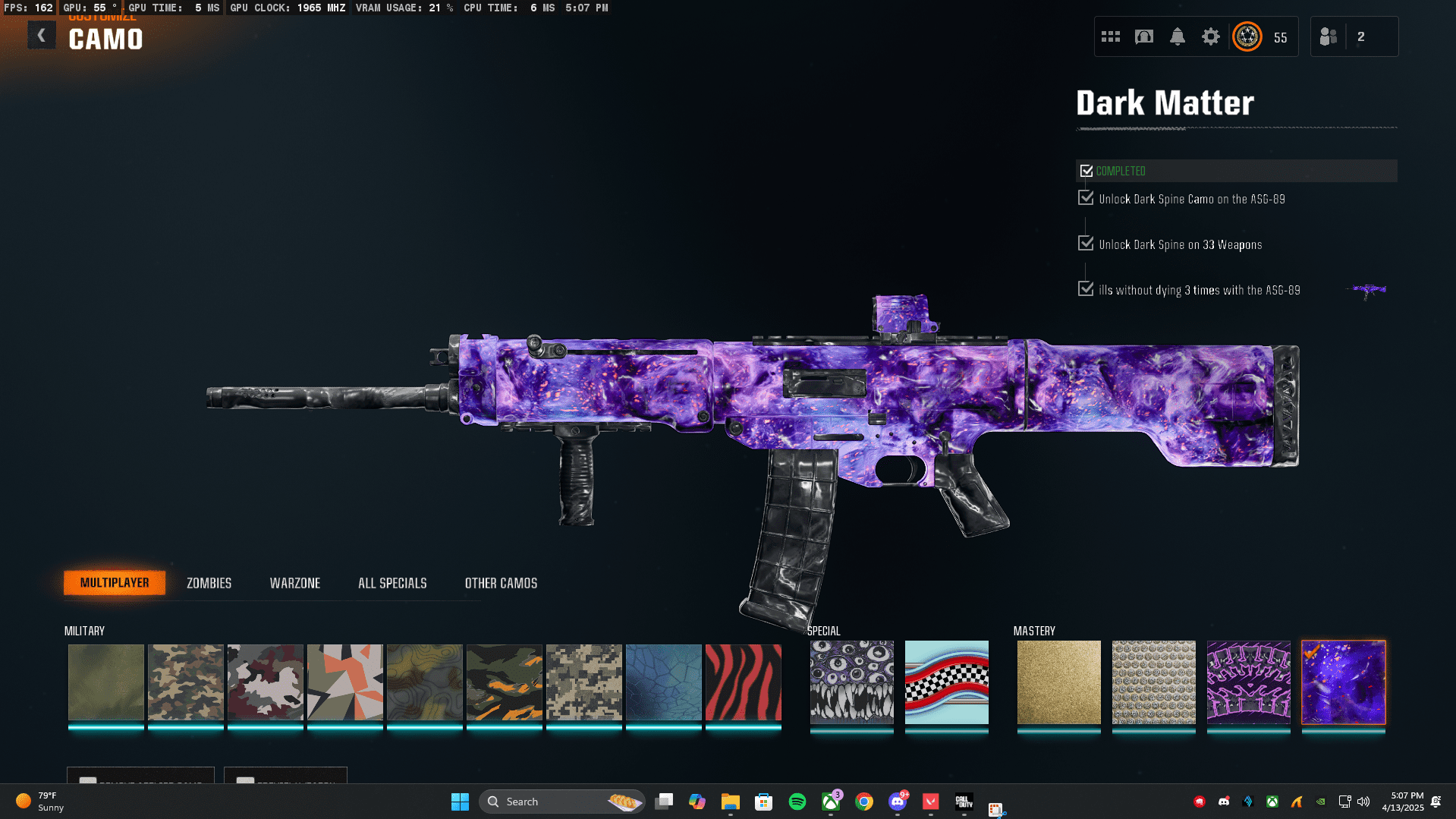Choose the diamond mastery camo
Image resolution: width=1456 pixels, height=819 pixels.
[1153, 682]
